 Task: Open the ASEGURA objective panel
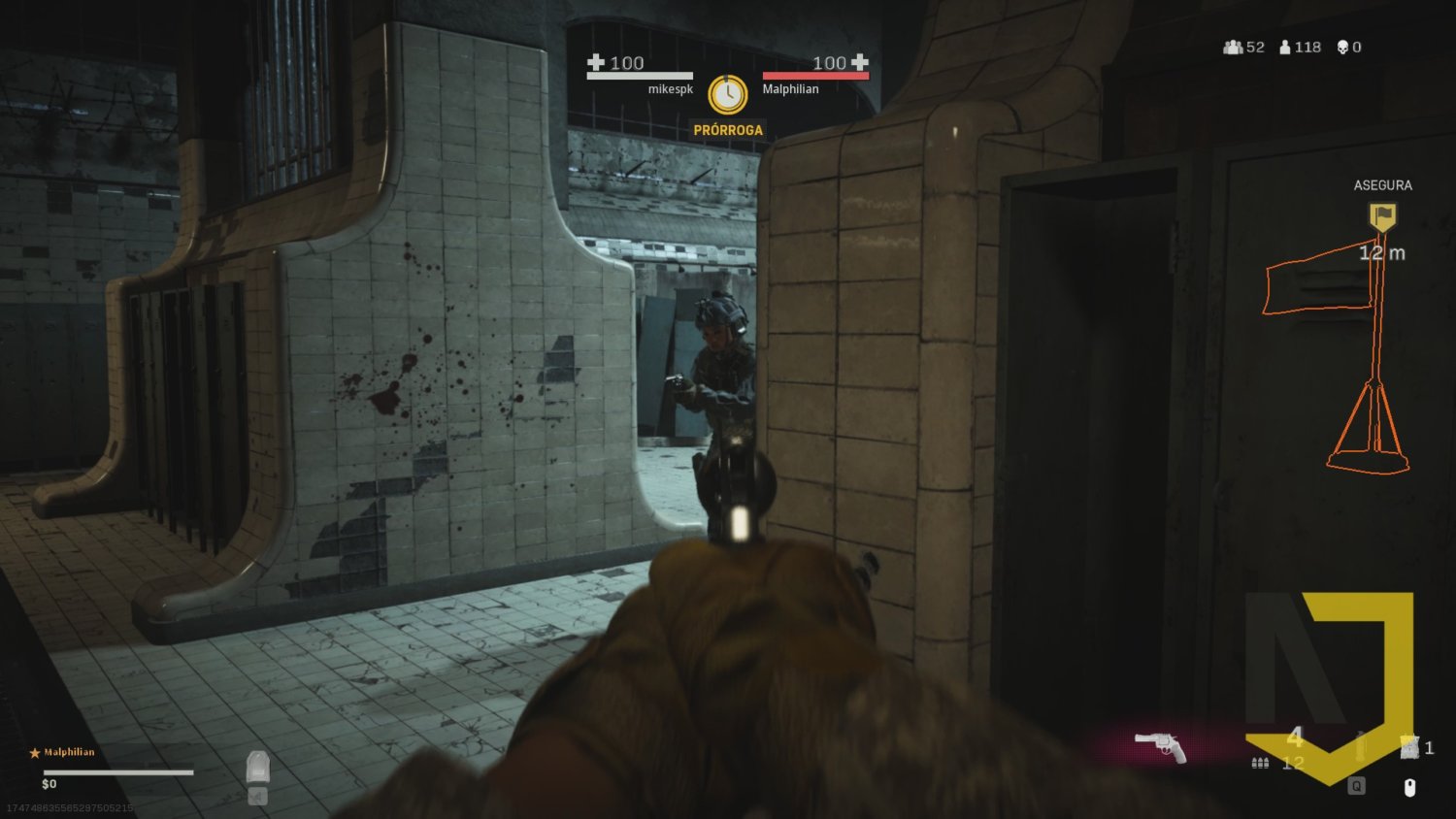click(x=1383, y=184)
